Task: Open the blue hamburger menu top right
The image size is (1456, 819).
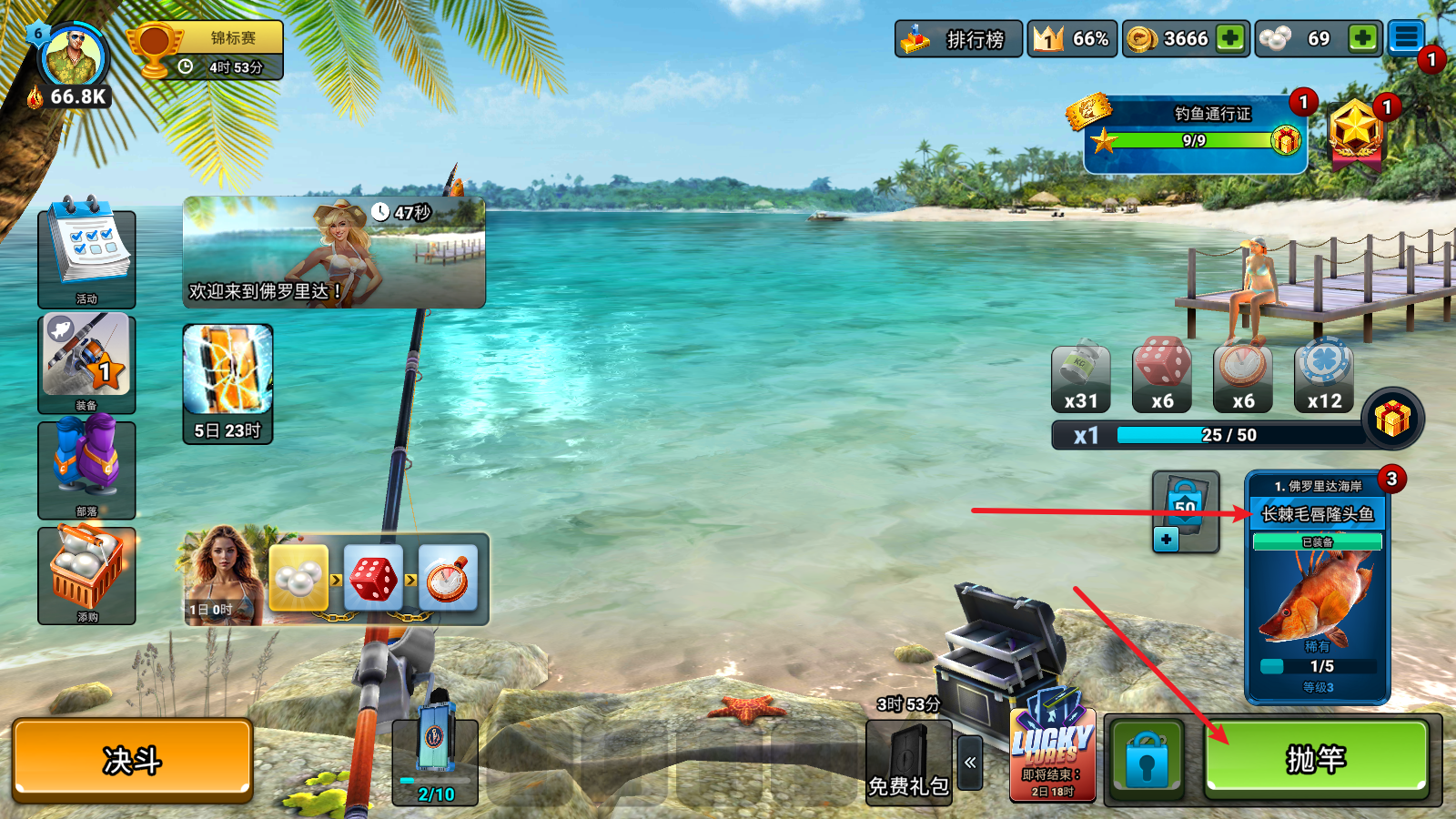Action: [1408, 38]
